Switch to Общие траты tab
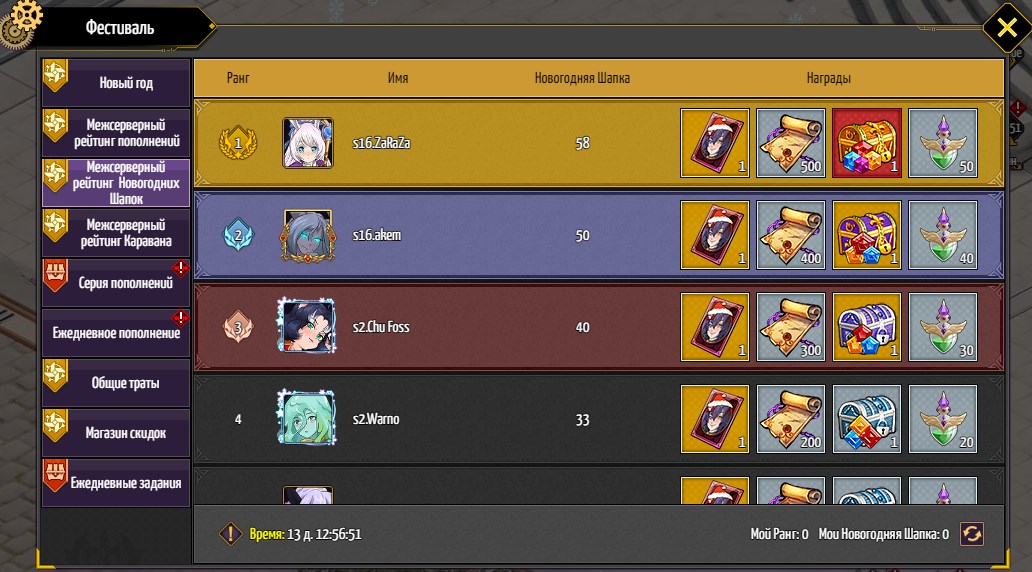1032x572 pixels. [116, 383]
